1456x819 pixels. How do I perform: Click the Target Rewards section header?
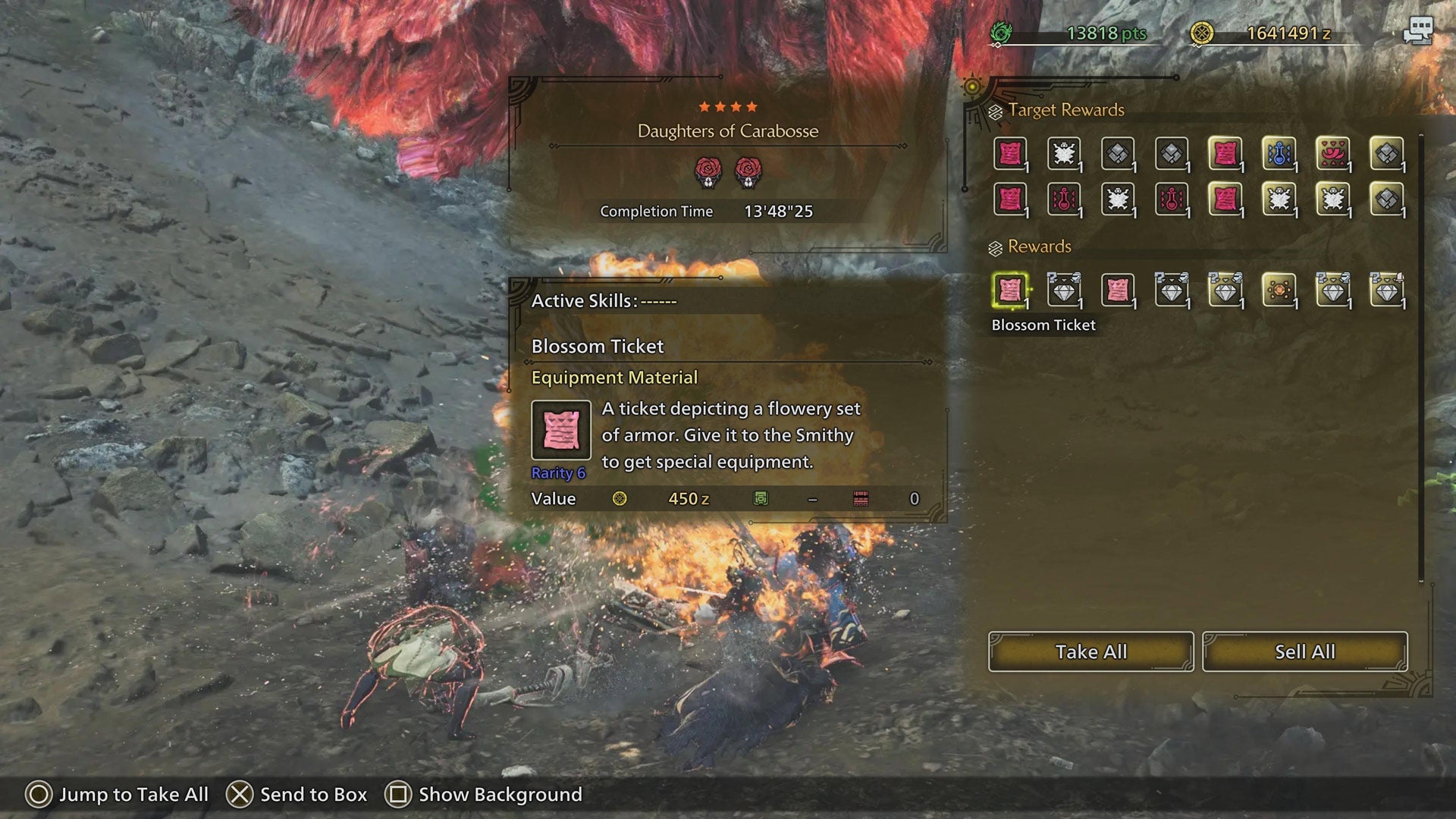[1065, 109]
